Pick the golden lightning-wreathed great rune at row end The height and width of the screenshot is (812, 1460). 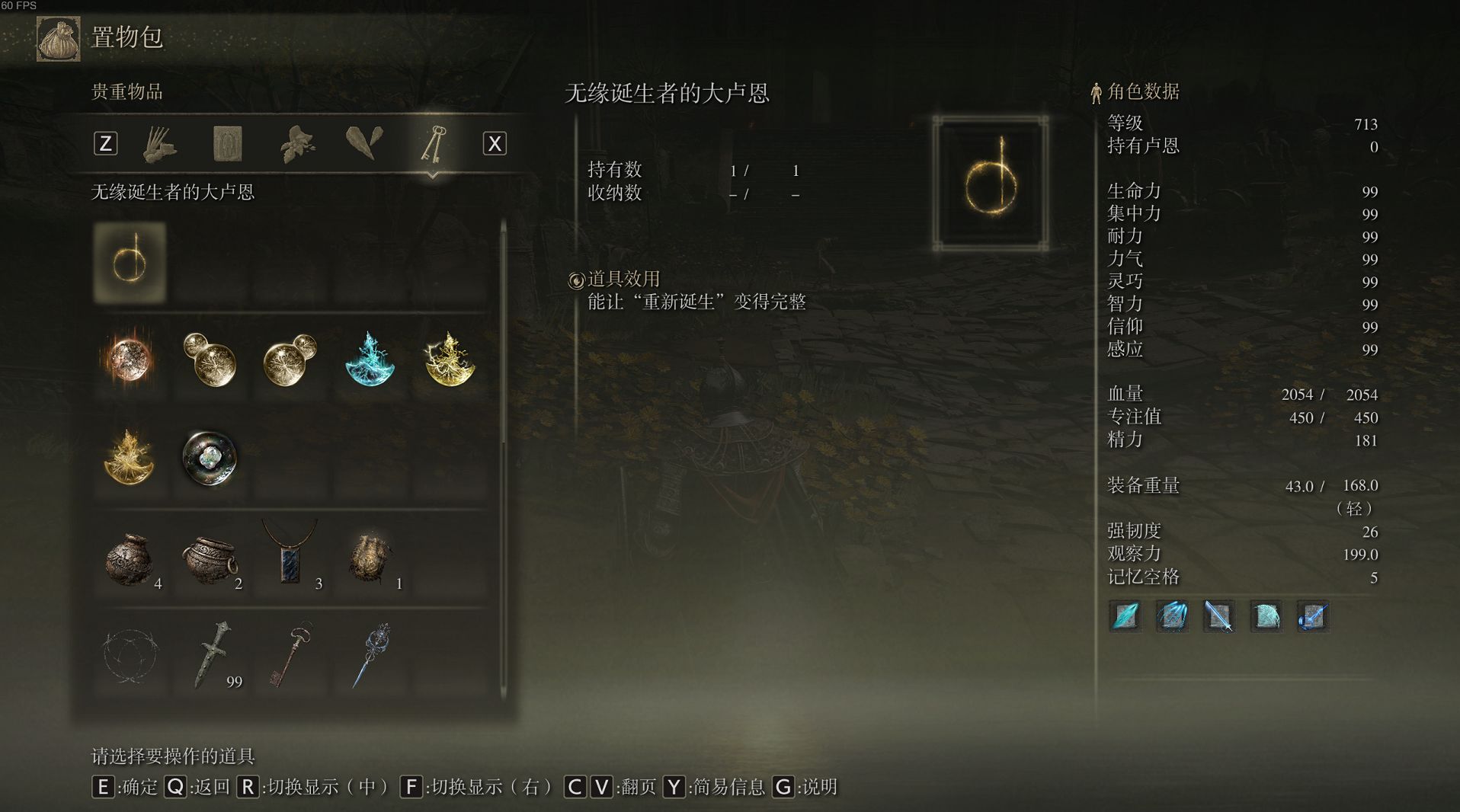coord(450,360)
